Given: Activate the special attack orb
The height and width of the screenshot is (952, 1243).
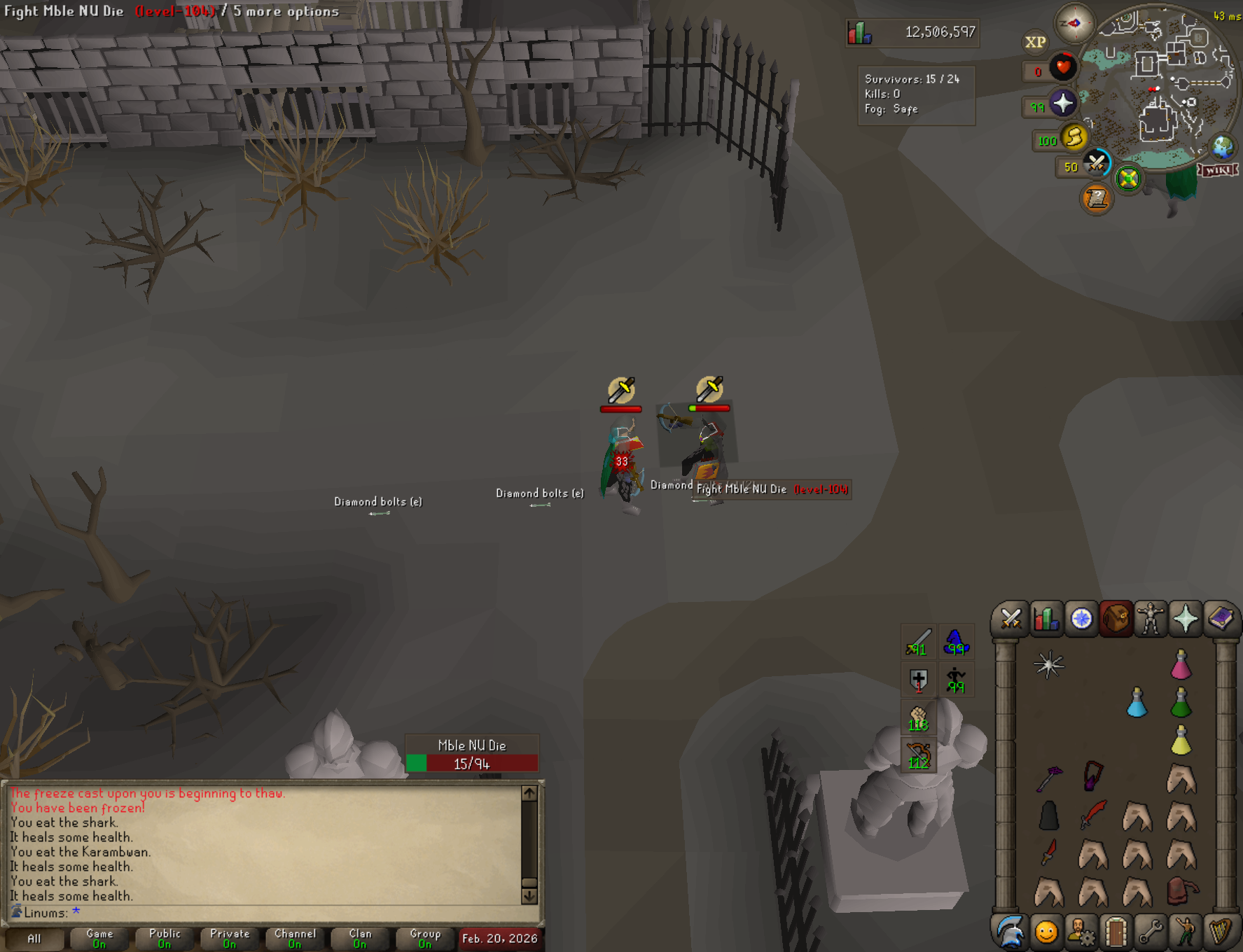Looking at the screenshot, I should click(1097, 164).
